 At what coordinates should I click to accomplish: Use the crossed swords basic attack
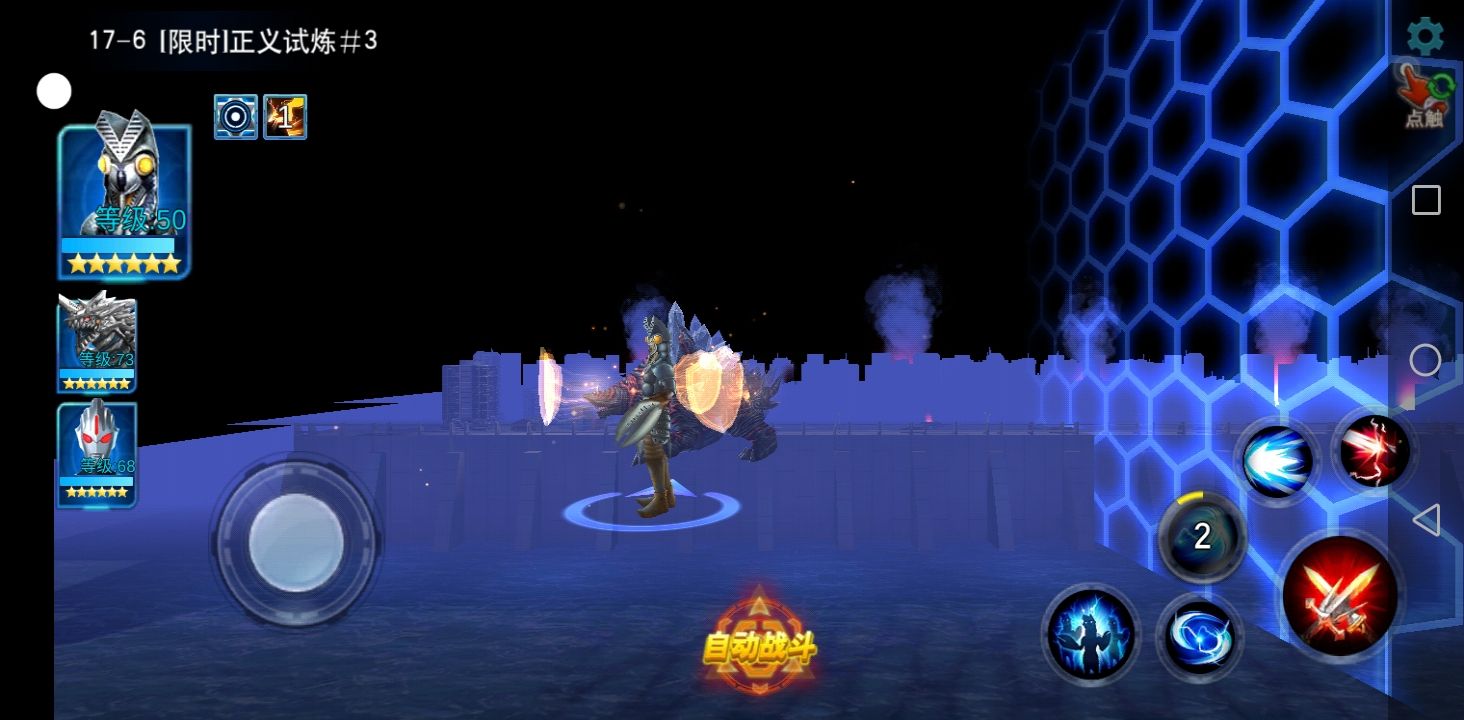(x=1340, y=594)
